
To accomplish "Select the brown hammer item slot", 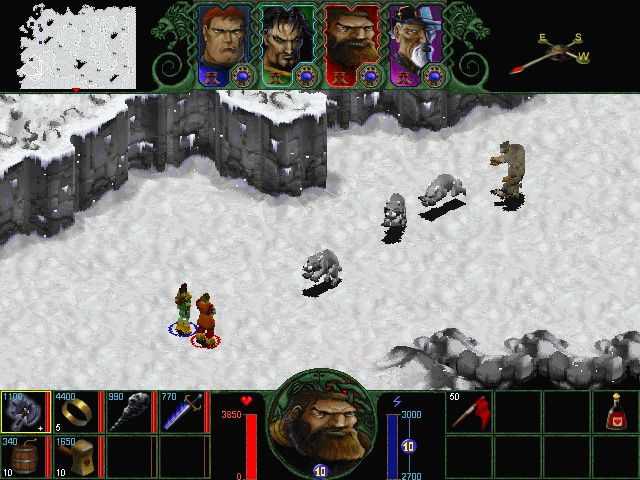I will point(76,457).
